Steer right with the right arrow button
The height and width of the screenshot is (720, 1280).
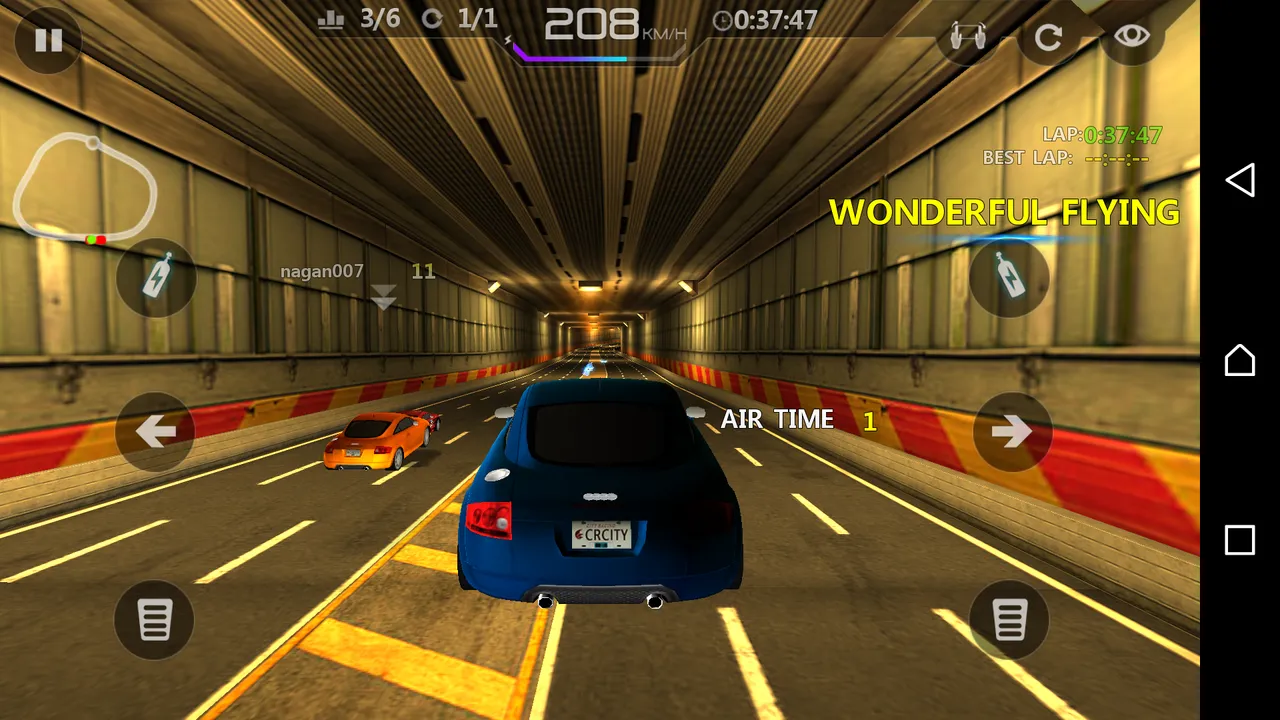coord(1012,431)
